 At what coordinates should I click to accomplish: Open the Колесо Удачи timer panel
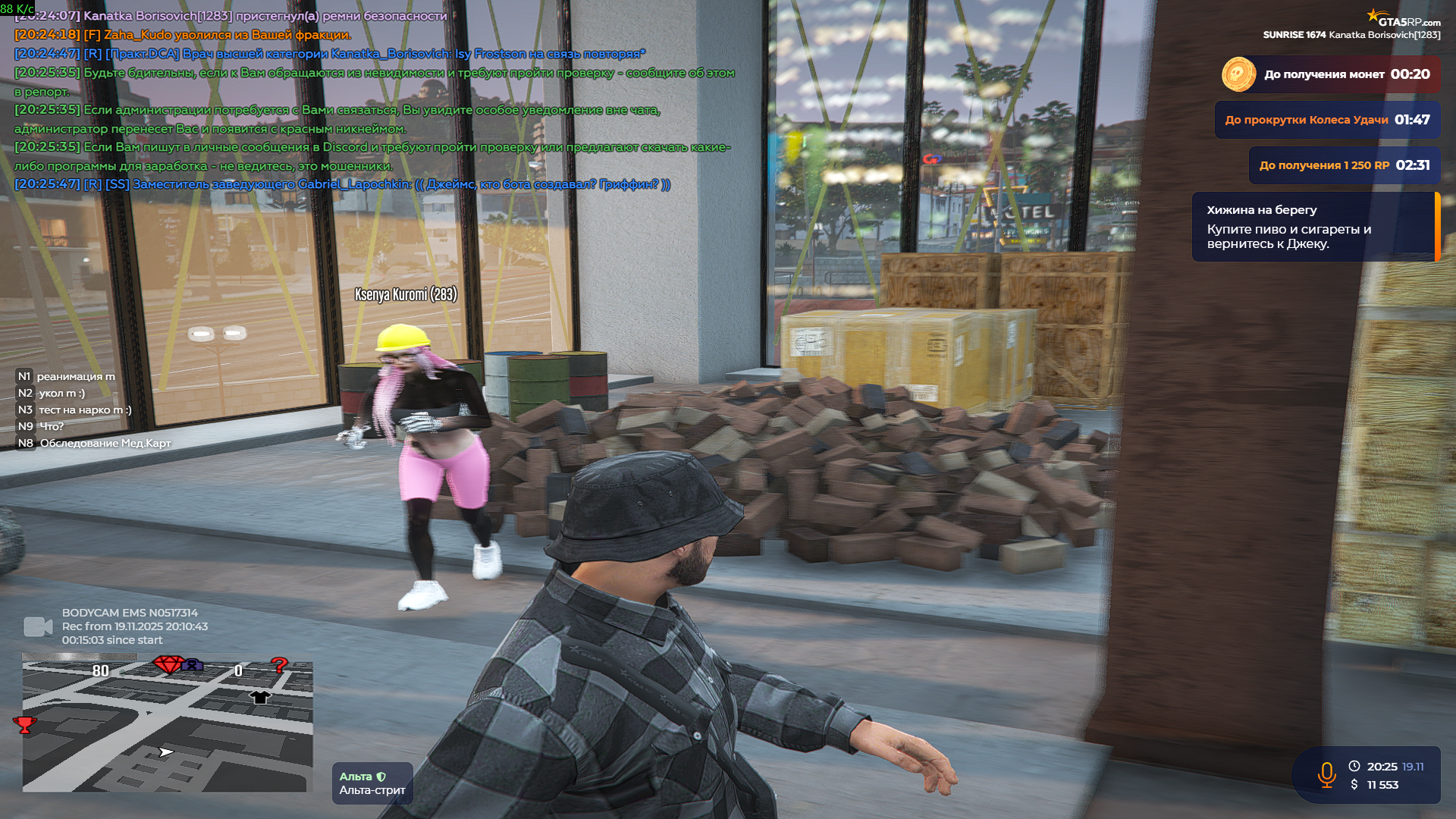[1327, 120]
